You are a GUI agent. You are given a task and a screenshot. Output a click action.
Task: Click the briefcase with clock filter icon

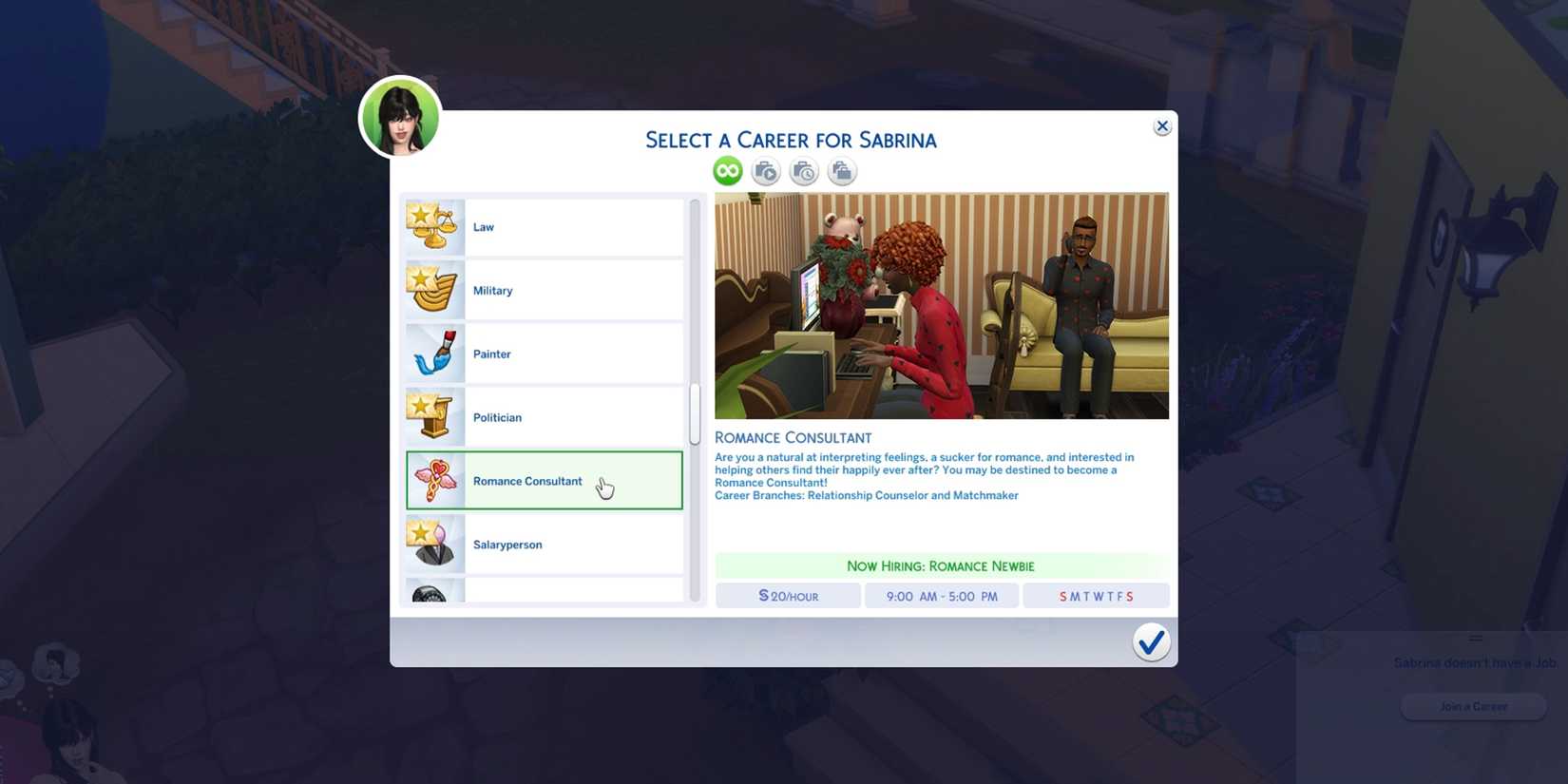pos(803,171)
